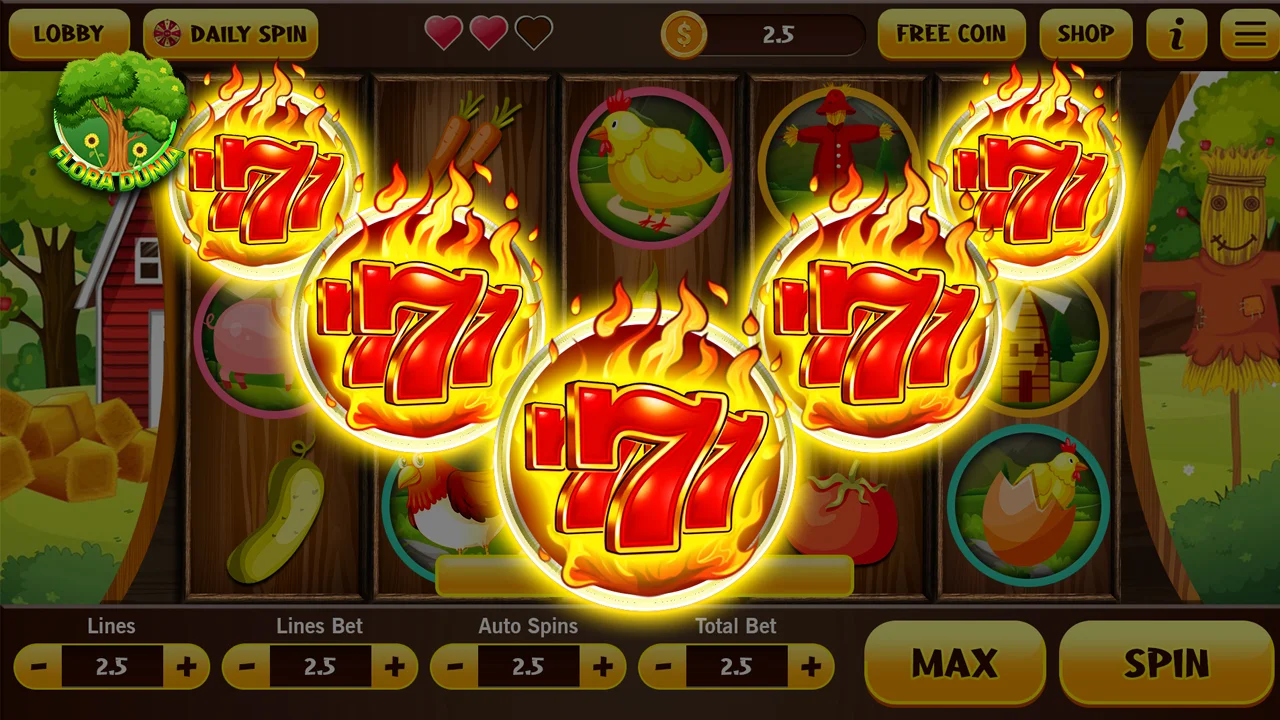Increase the Lines value

click(x=186, y=667)
